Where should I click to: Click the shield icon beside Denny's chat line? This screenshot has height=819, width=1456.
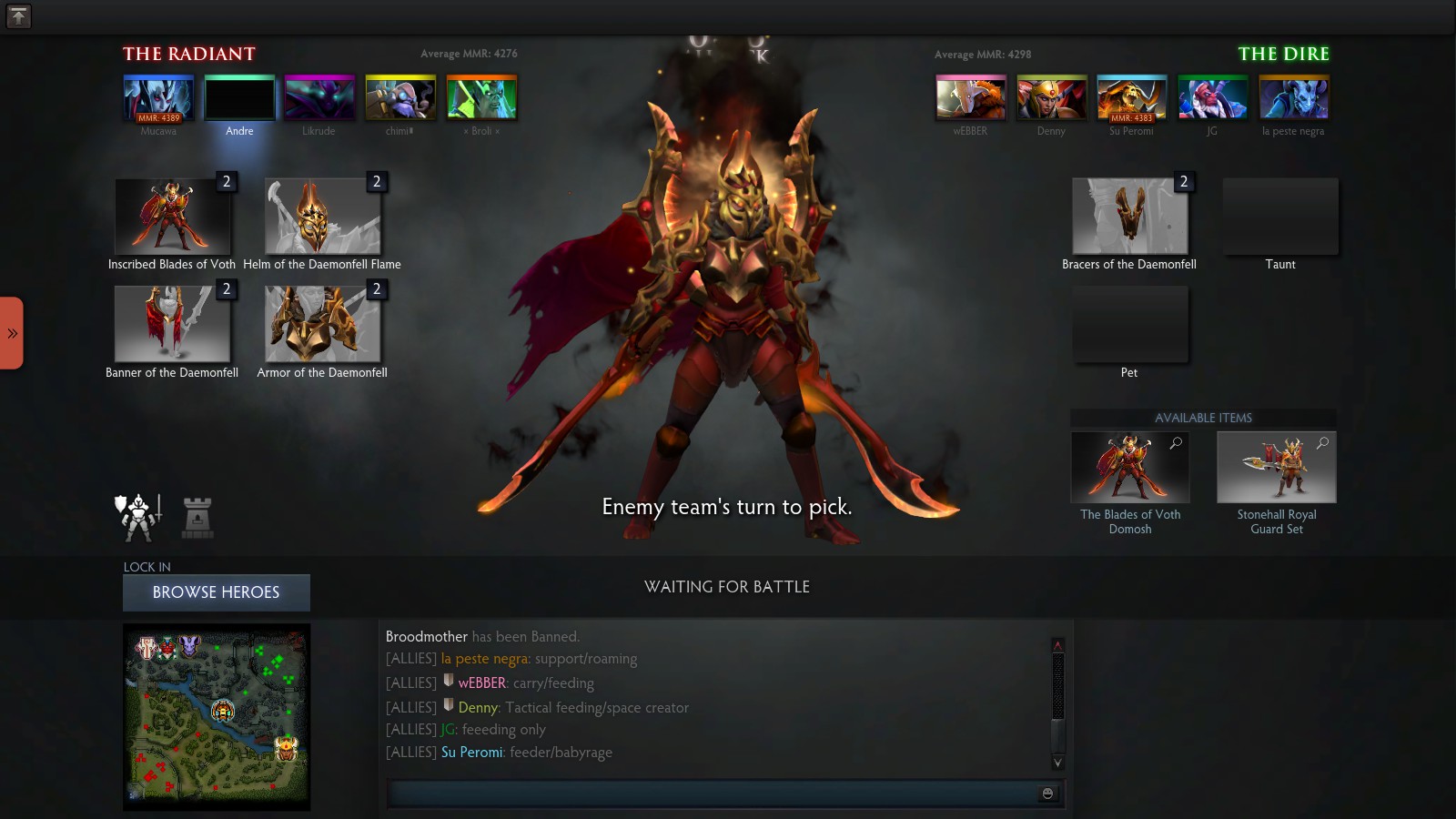447,706
